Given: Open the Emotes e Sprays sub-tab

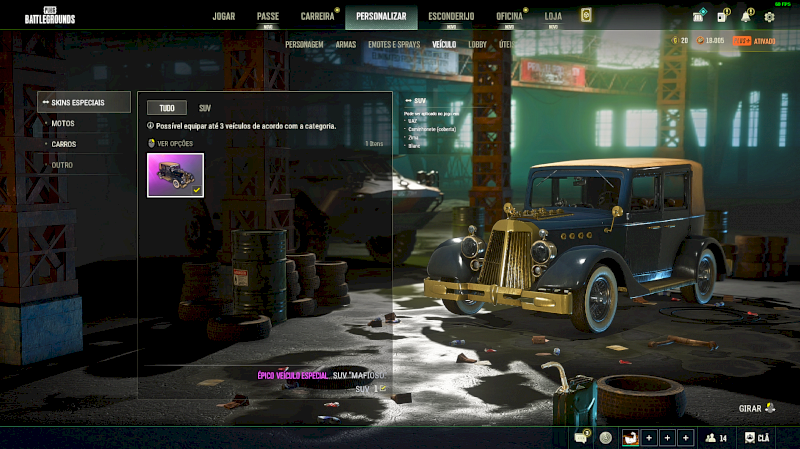Looking at the screenshot, I should (394, 45).
